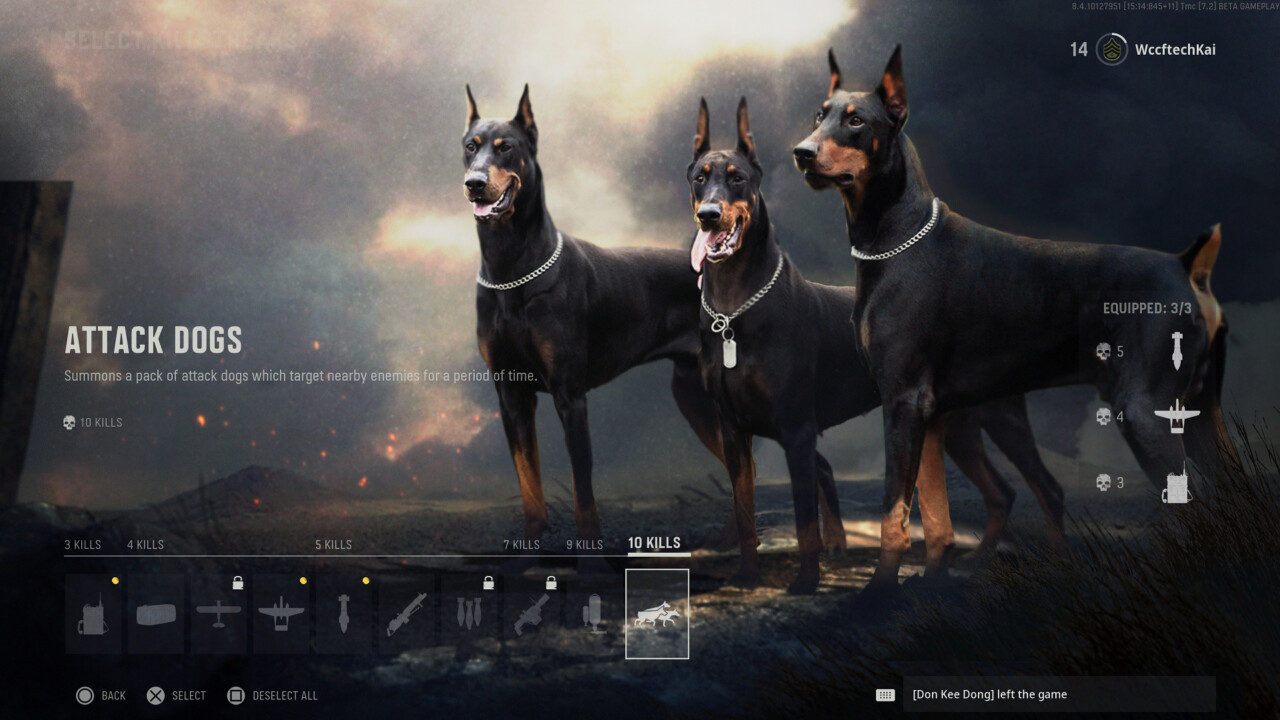
Task: Select the Intel radio pack killstreak icon
Action: pyautogui.click(x=93, y=613)
